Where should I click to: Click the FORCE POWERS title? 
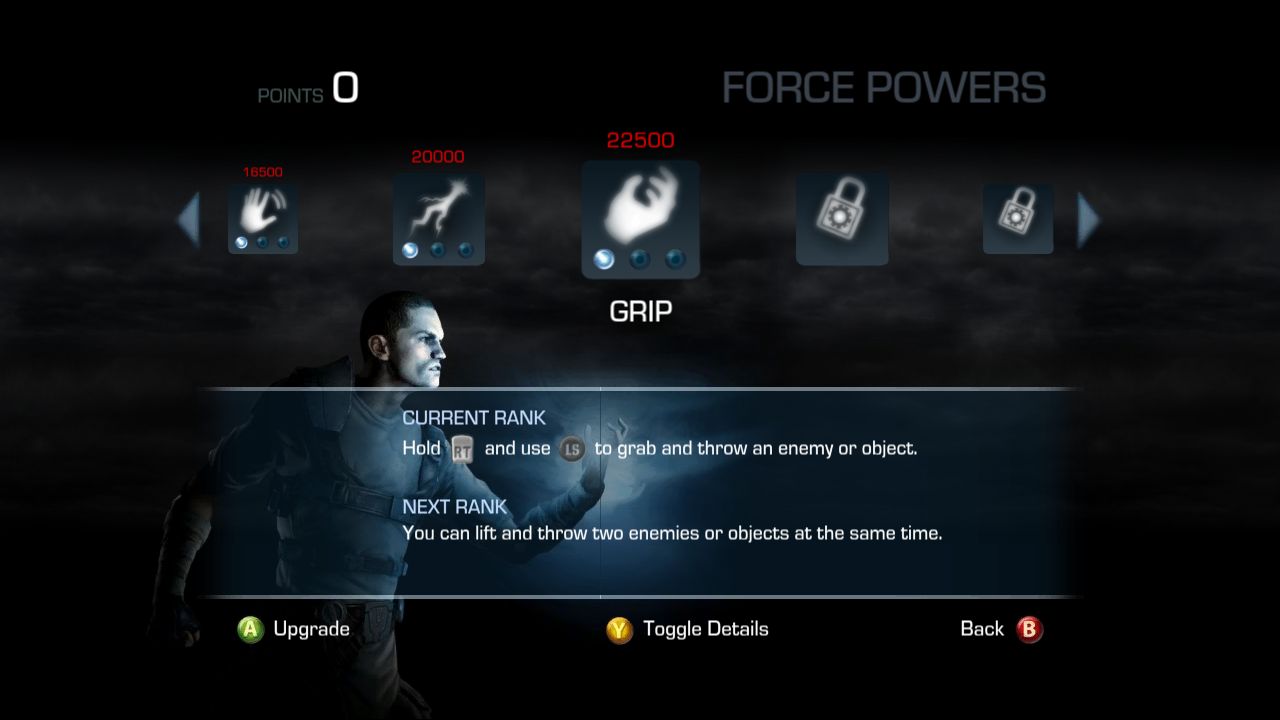[886, 88]
